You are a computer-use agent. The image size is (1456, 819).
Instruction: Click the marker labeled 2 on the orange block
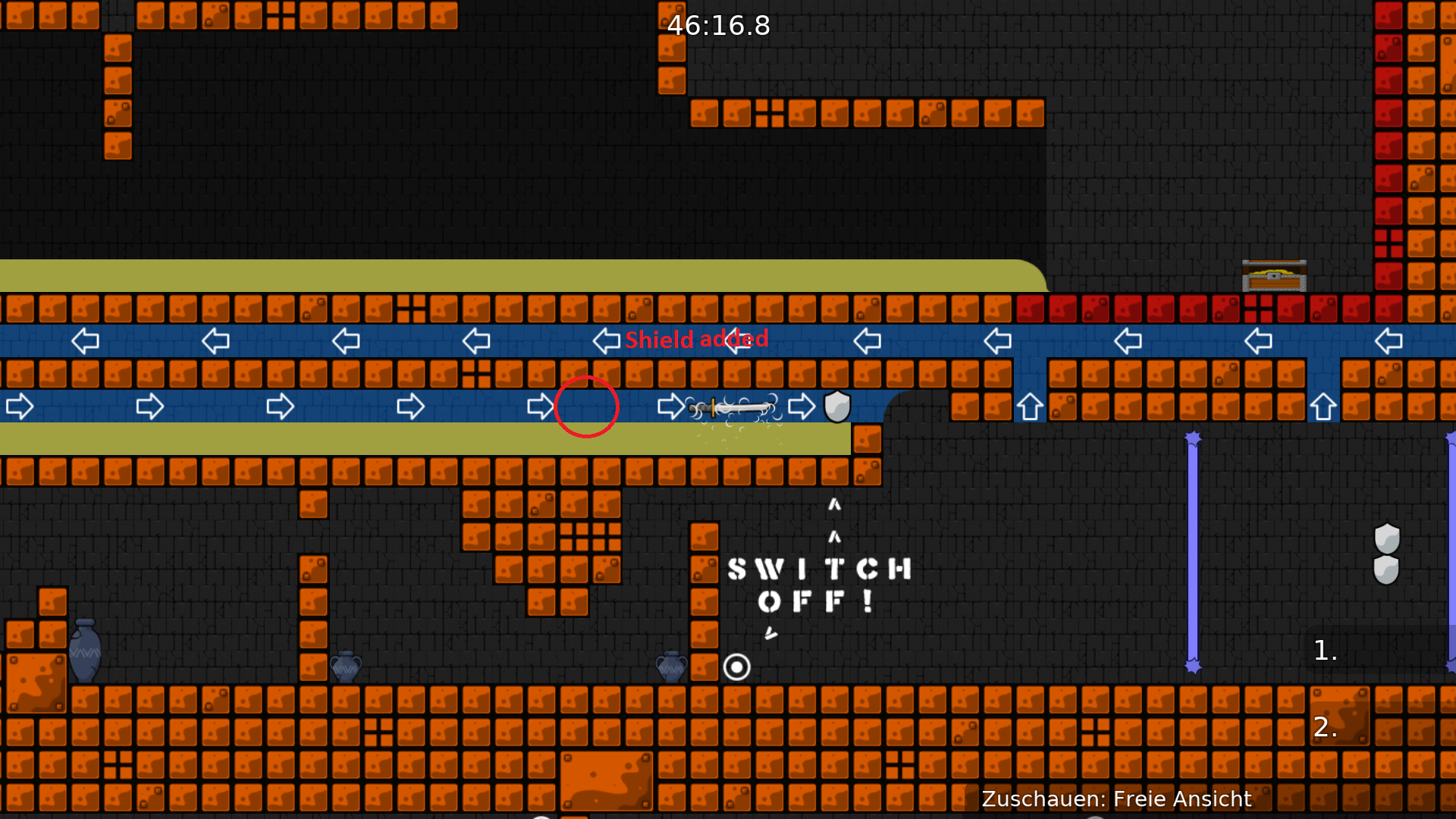[x=1325, y=726]
